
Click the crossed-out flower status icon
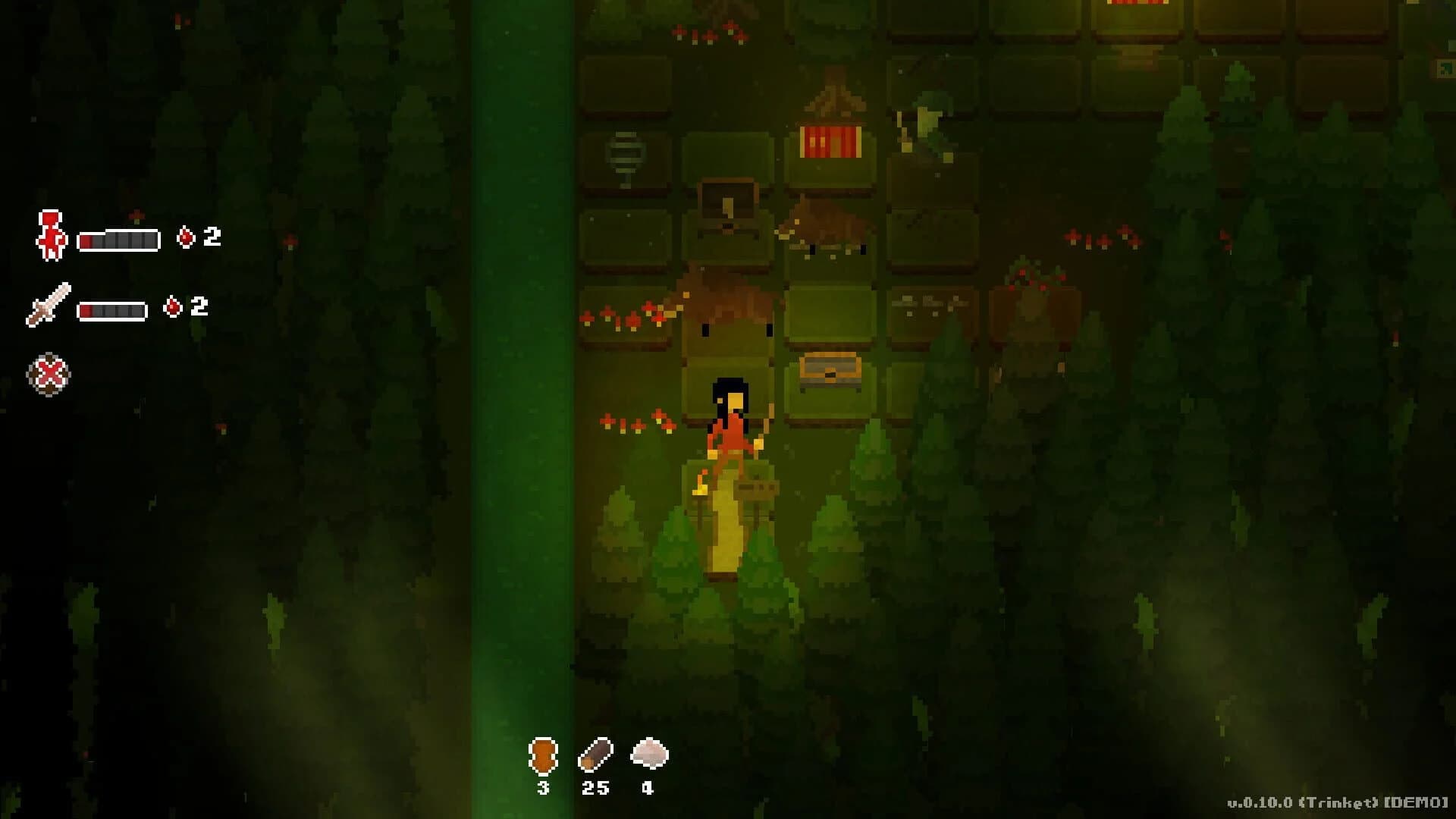[52, 373]
